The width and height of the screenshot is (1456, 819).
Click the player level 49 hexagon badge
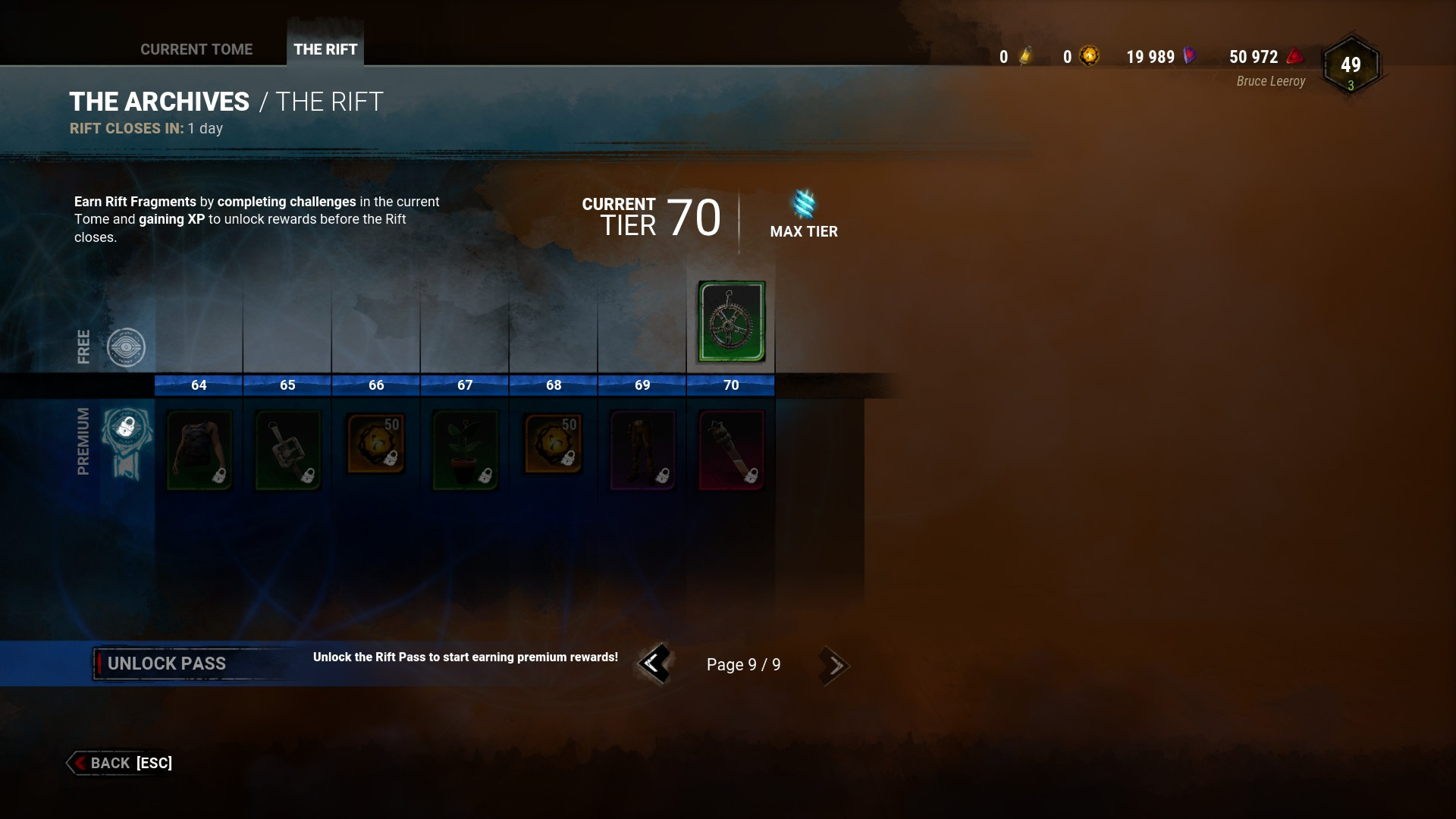pyautogui.click(x=1351, y=64)
